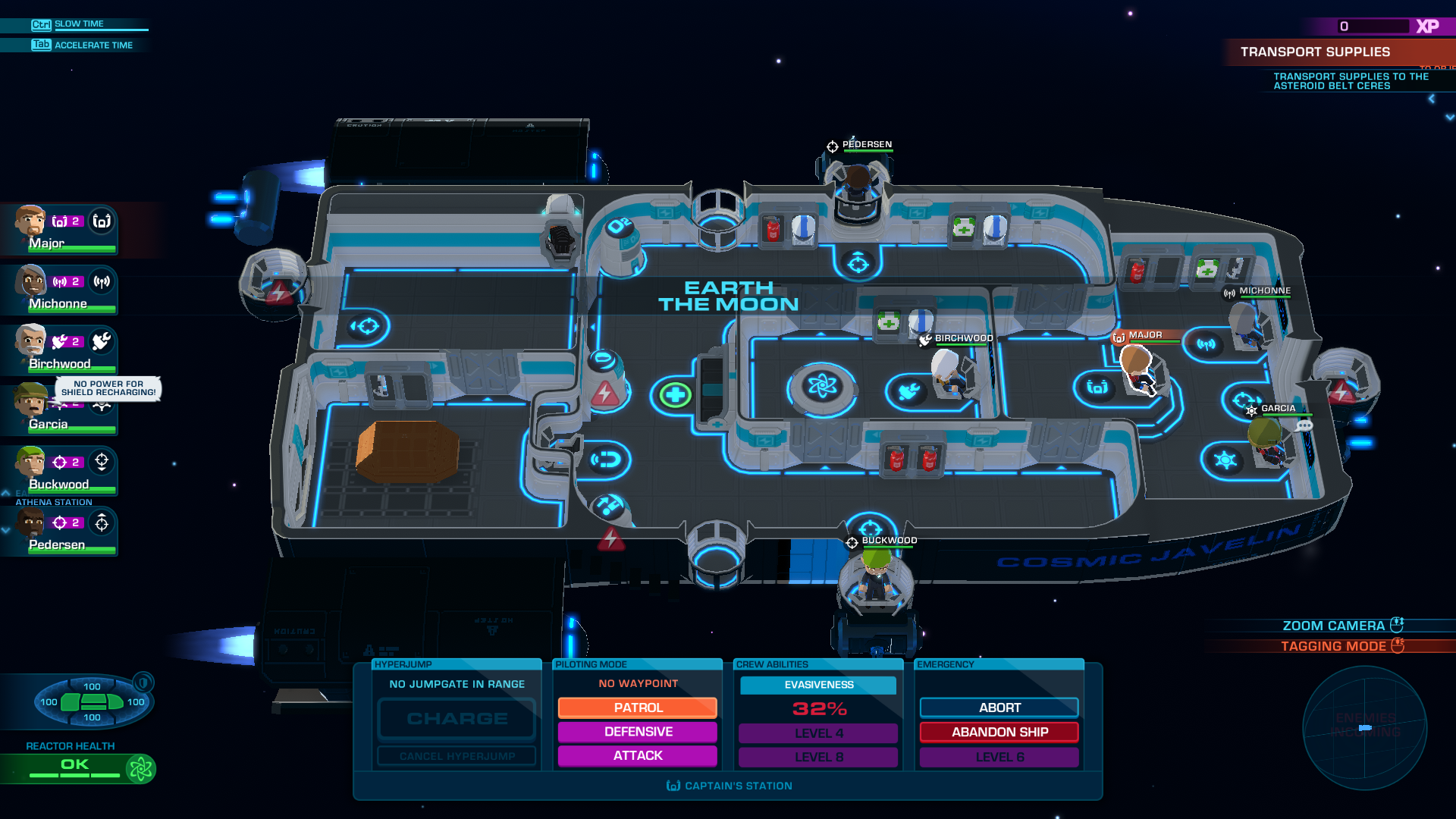This screenshot has width=1456, height=819.
Task: Click Buckwood's weapons crosshair icon
Action: click(x=103, y=462)
